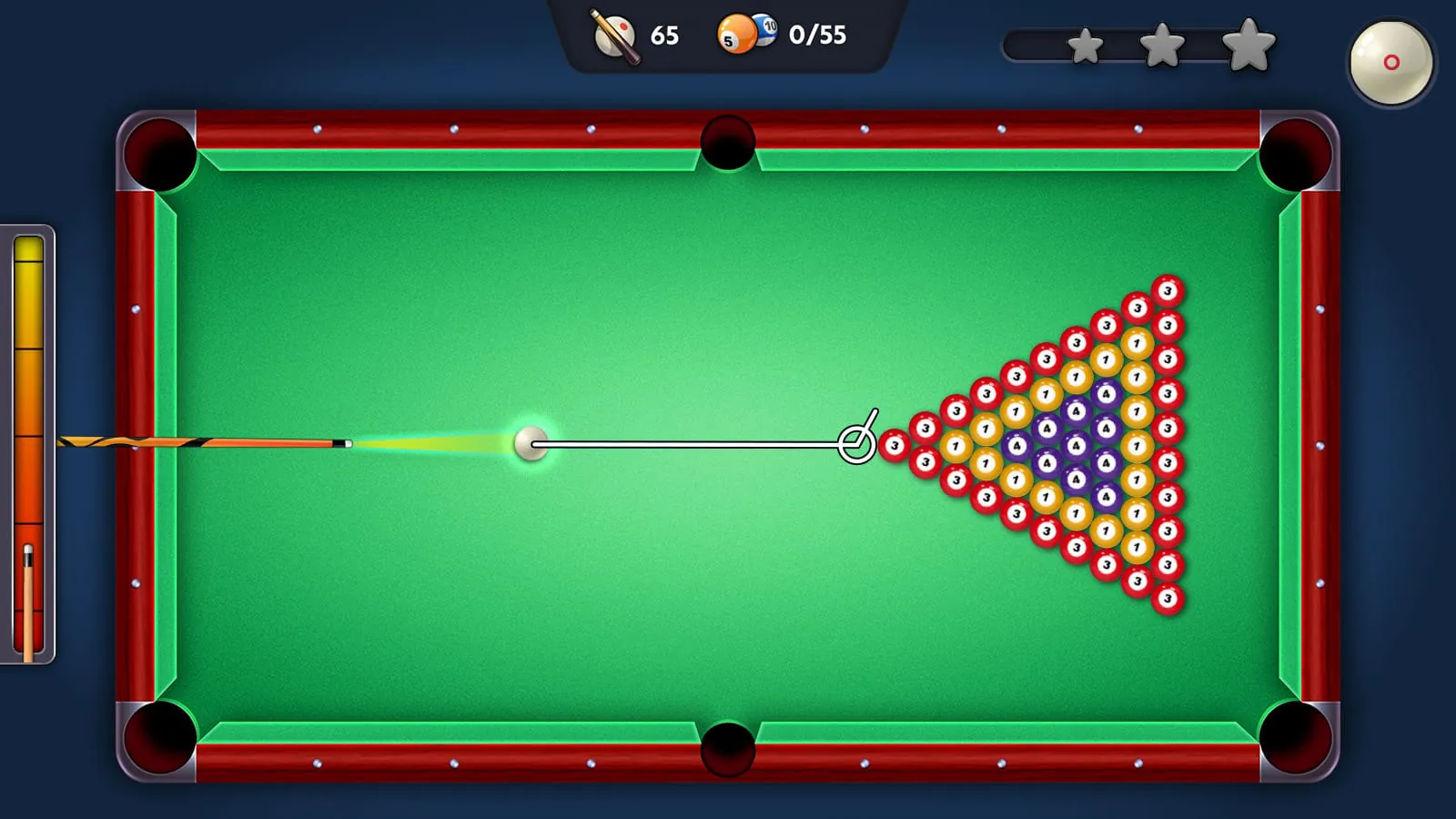Click the aiming target circle near the rack
Screen dimensions: 1456x819
pyautogui.click(x=856, y=443)
